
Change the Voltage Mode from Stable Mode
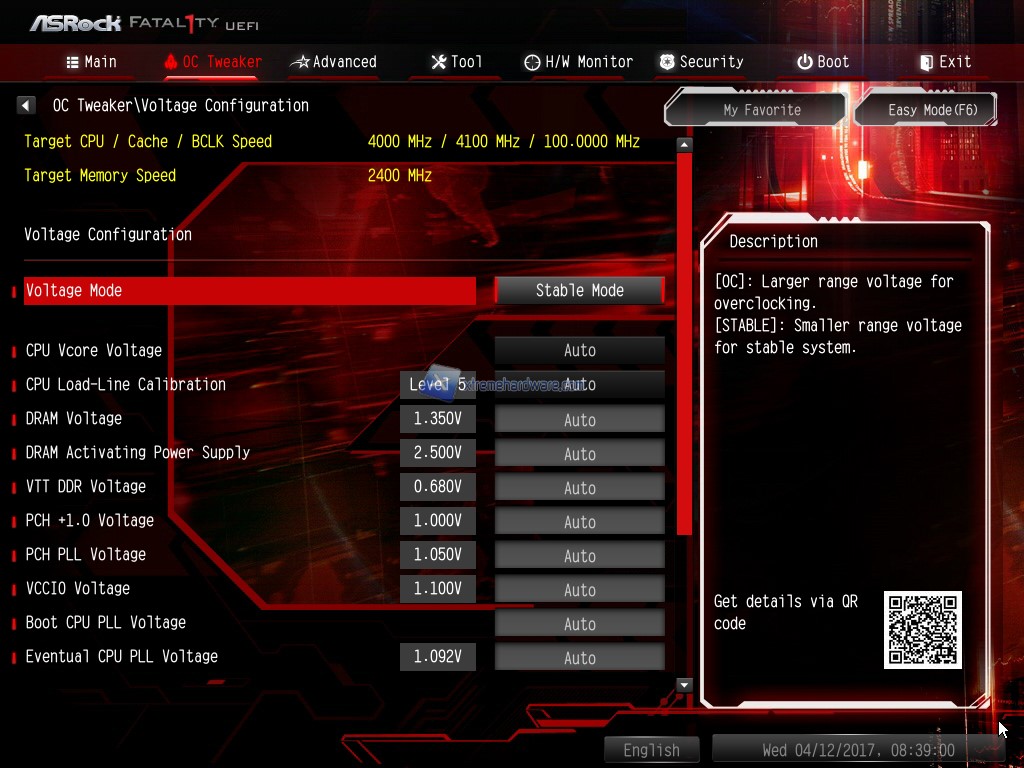click(579, 291)
